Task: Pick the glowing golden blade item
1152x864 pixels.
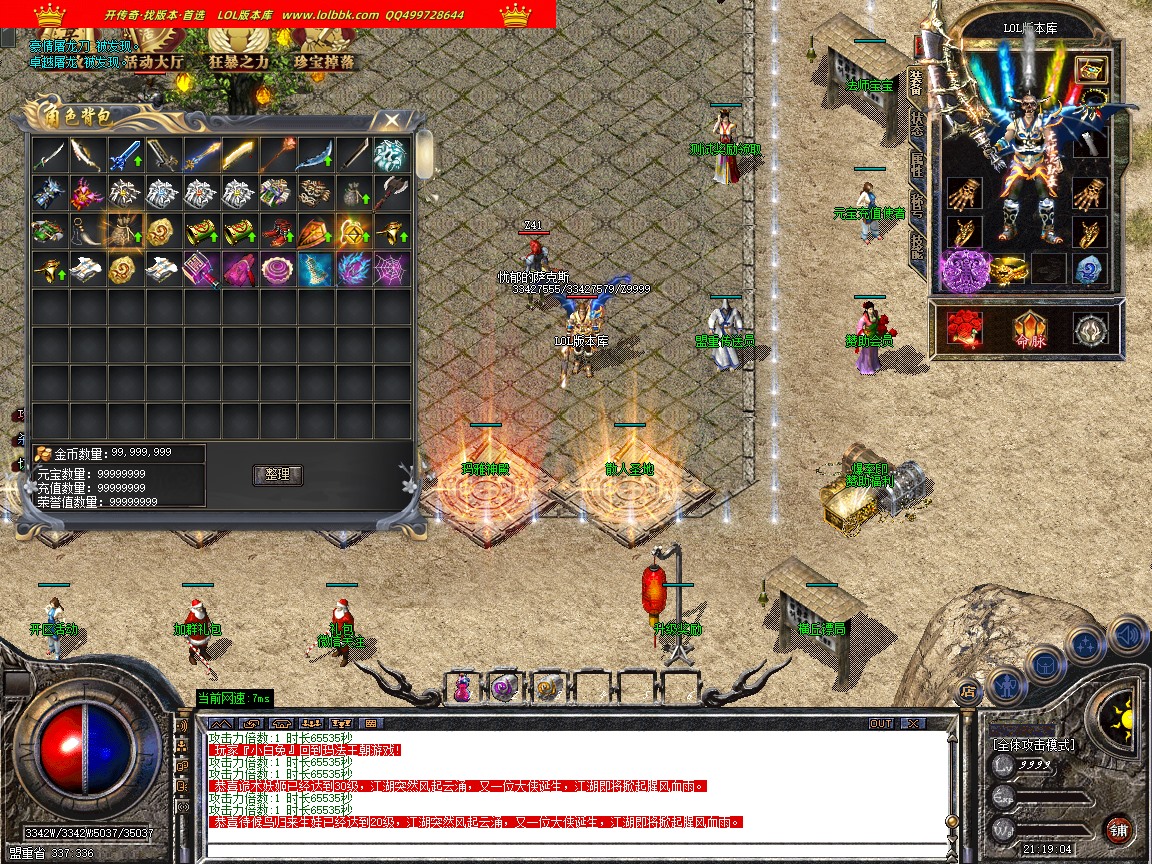Action: 238,154
